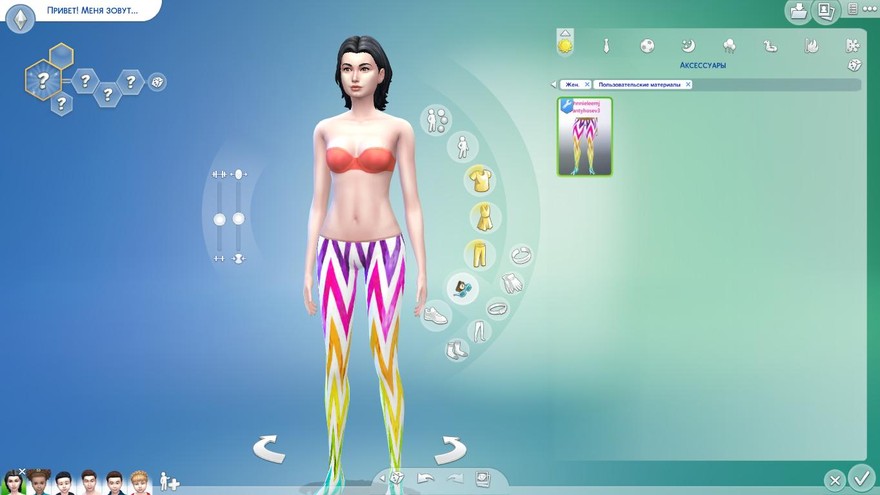The width and height of the screenshot is (880, 495).
Task: Select the rainbow zigzag tights thumbnail
Action: tap(585, 137)
